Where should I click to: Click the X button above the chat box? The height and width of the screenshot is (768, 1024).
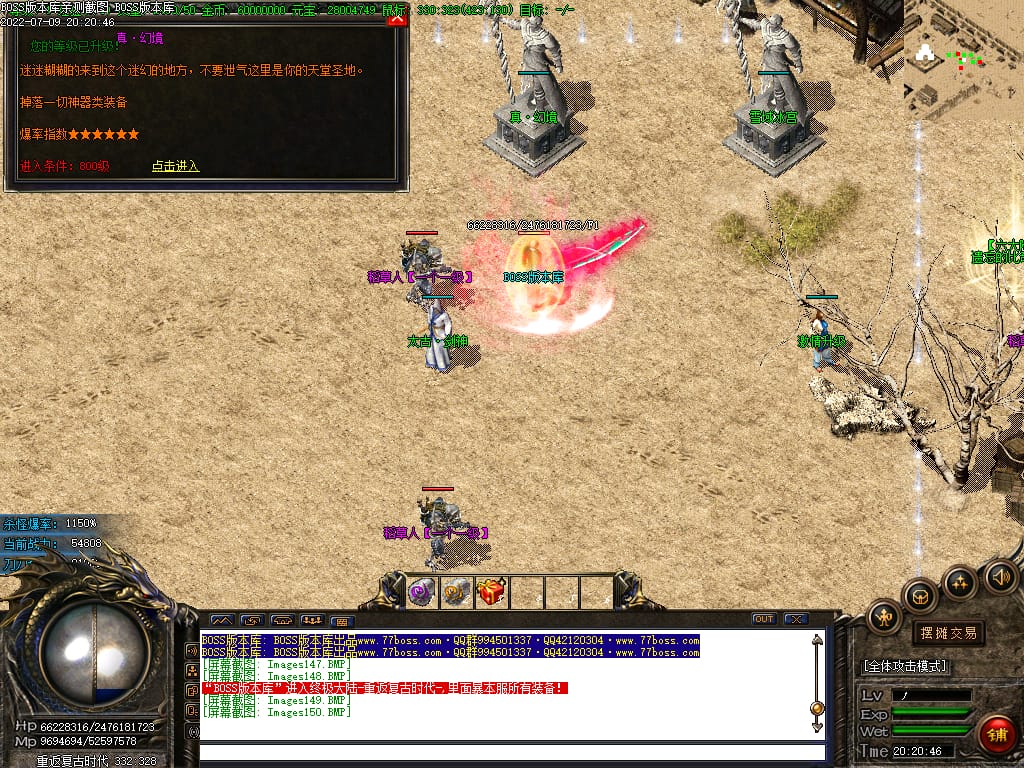[795, 619]
